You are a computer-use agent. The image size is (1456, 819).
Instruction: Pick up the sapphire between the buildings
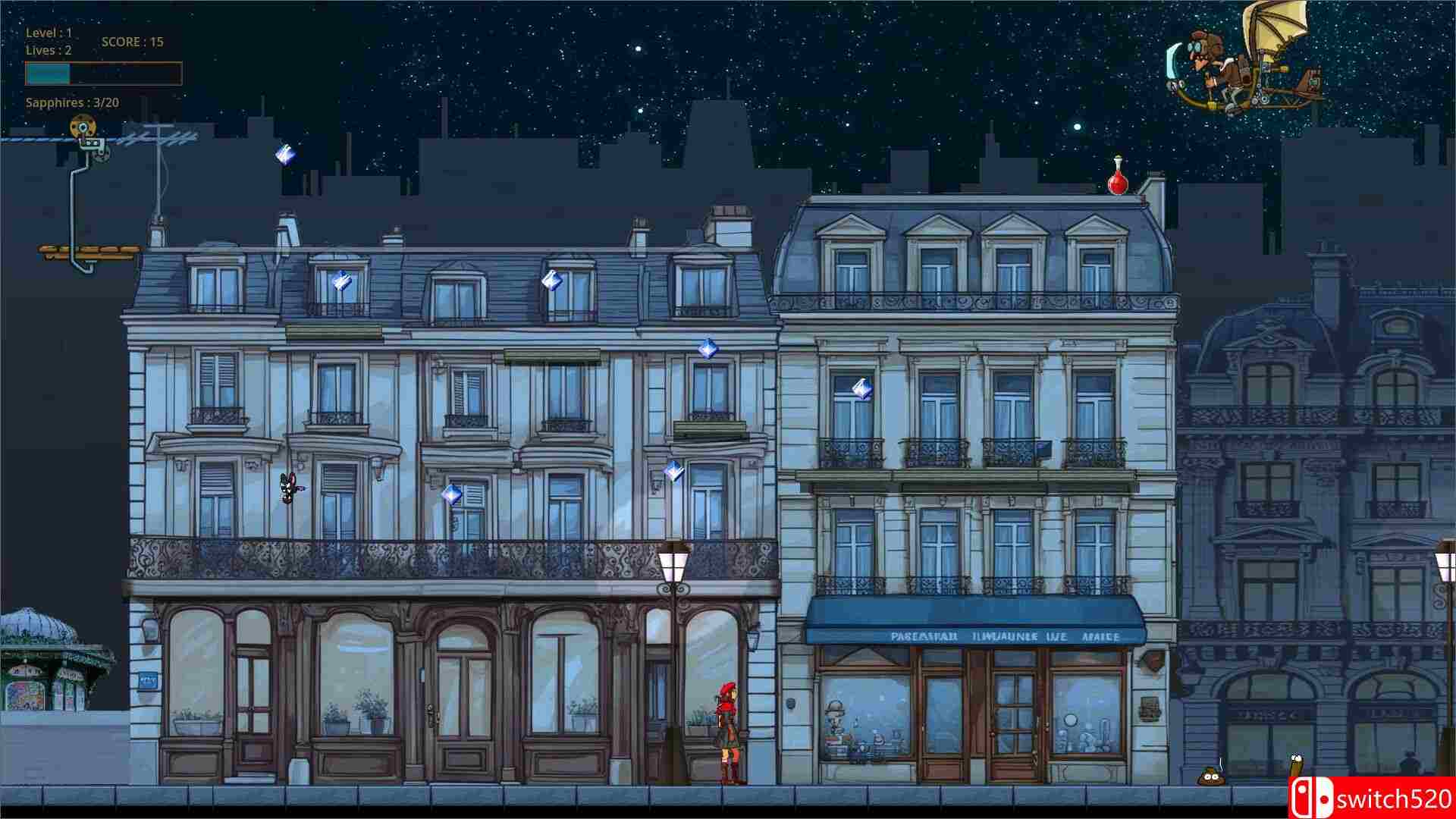(x=705, y=350)
